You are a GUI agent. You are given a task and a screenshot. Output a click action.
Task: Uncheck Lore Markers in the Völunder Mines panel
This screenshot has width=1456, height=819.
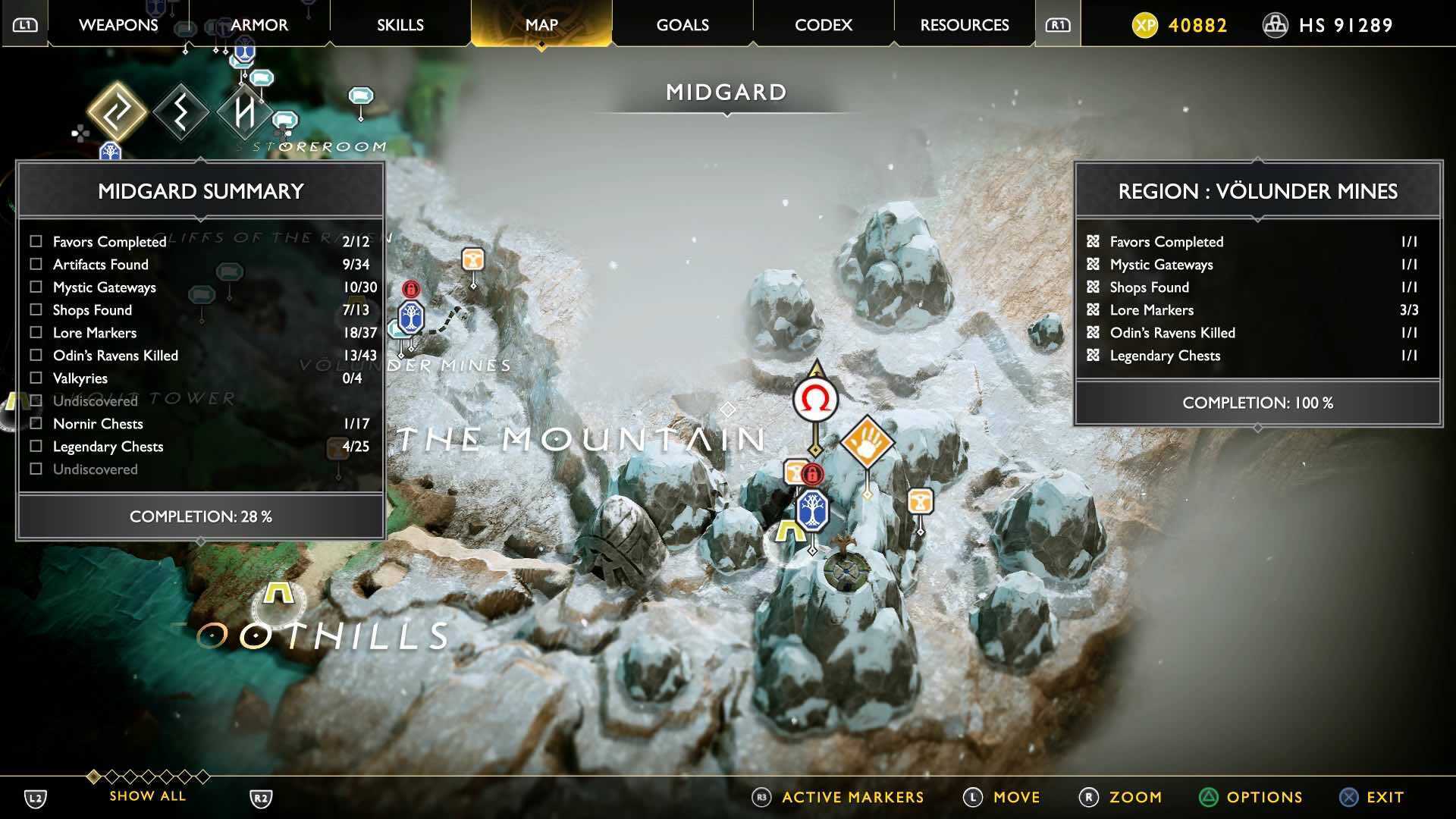click(1092, 309)
